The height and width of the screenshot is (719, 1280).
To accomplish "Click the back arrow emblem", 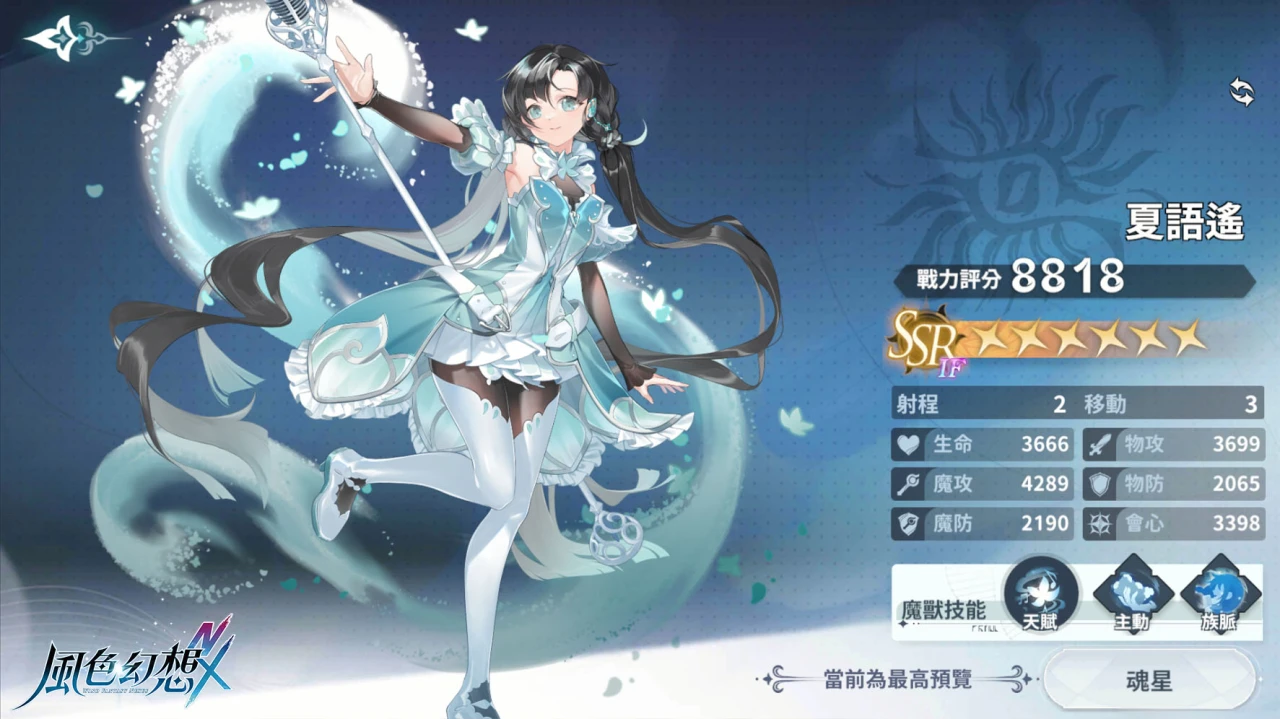I will point(64,38).
